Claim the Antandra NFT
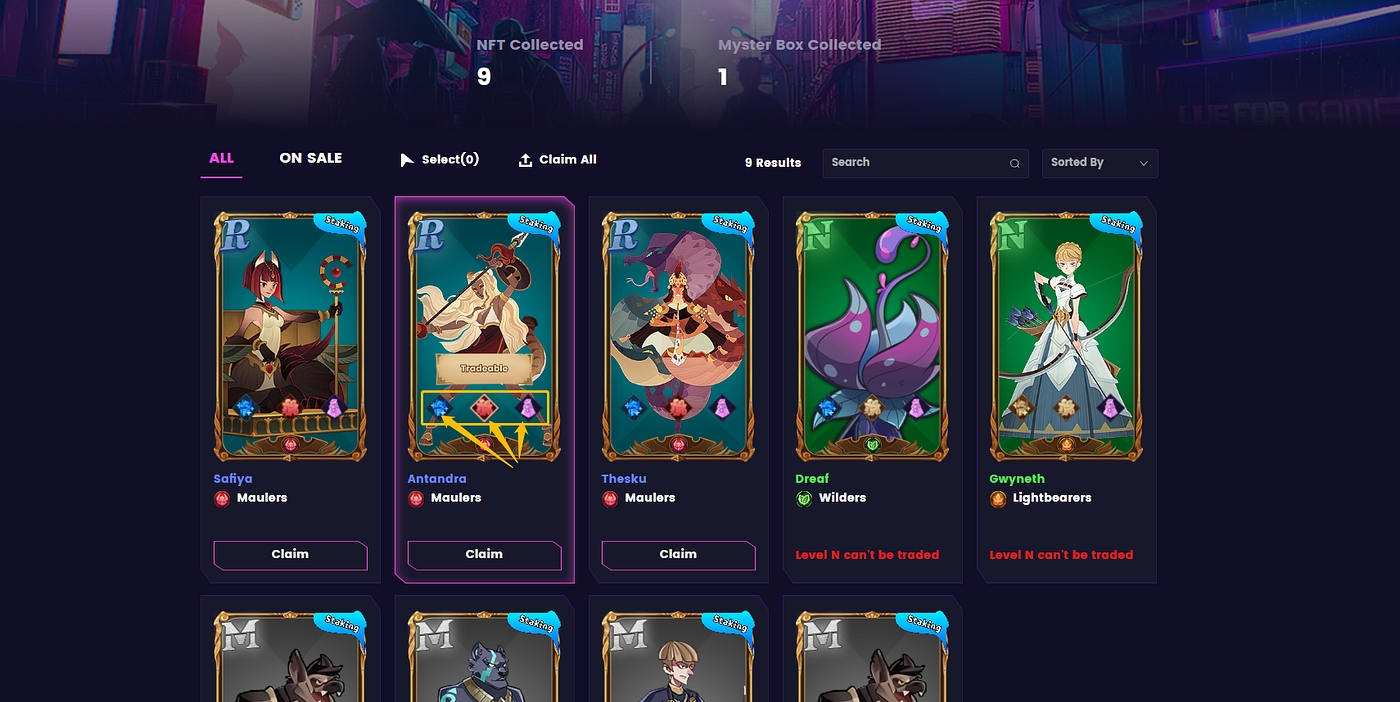Image resolution: width=1400 pixels, height=702 pixels. pos(484,555)
